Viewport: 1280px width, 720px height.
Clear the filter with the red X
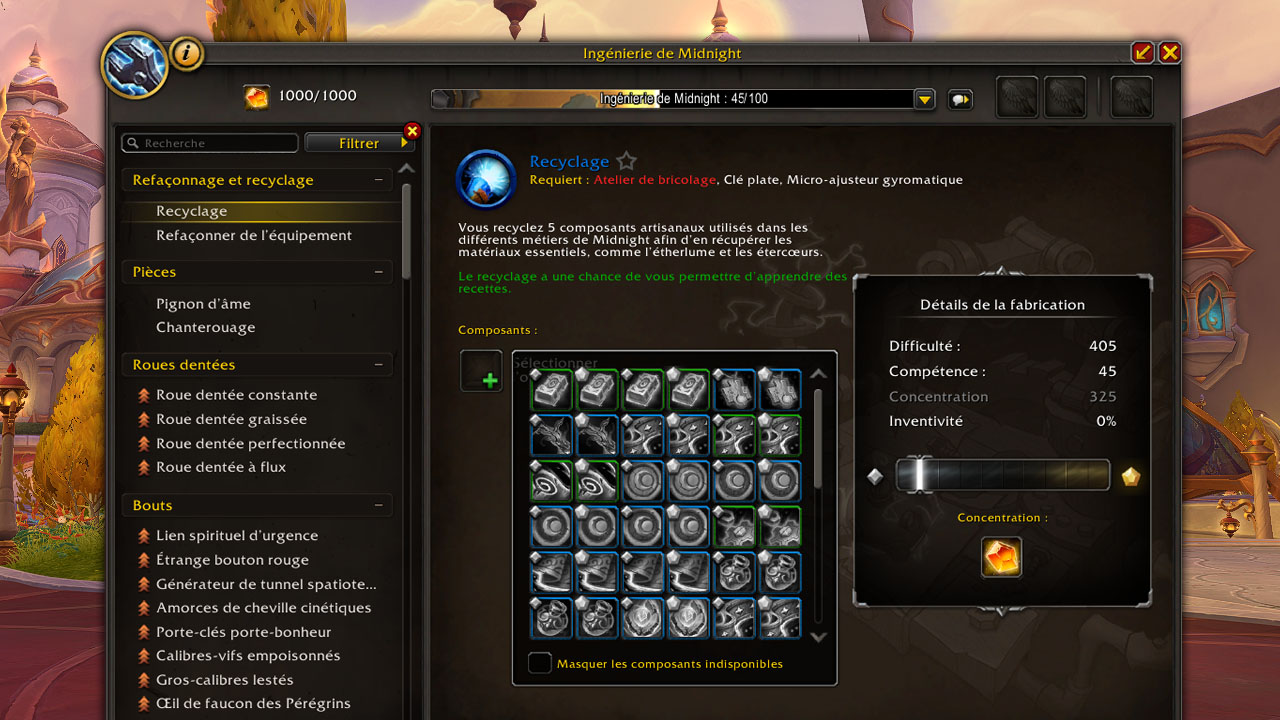(x=412, y=131)
